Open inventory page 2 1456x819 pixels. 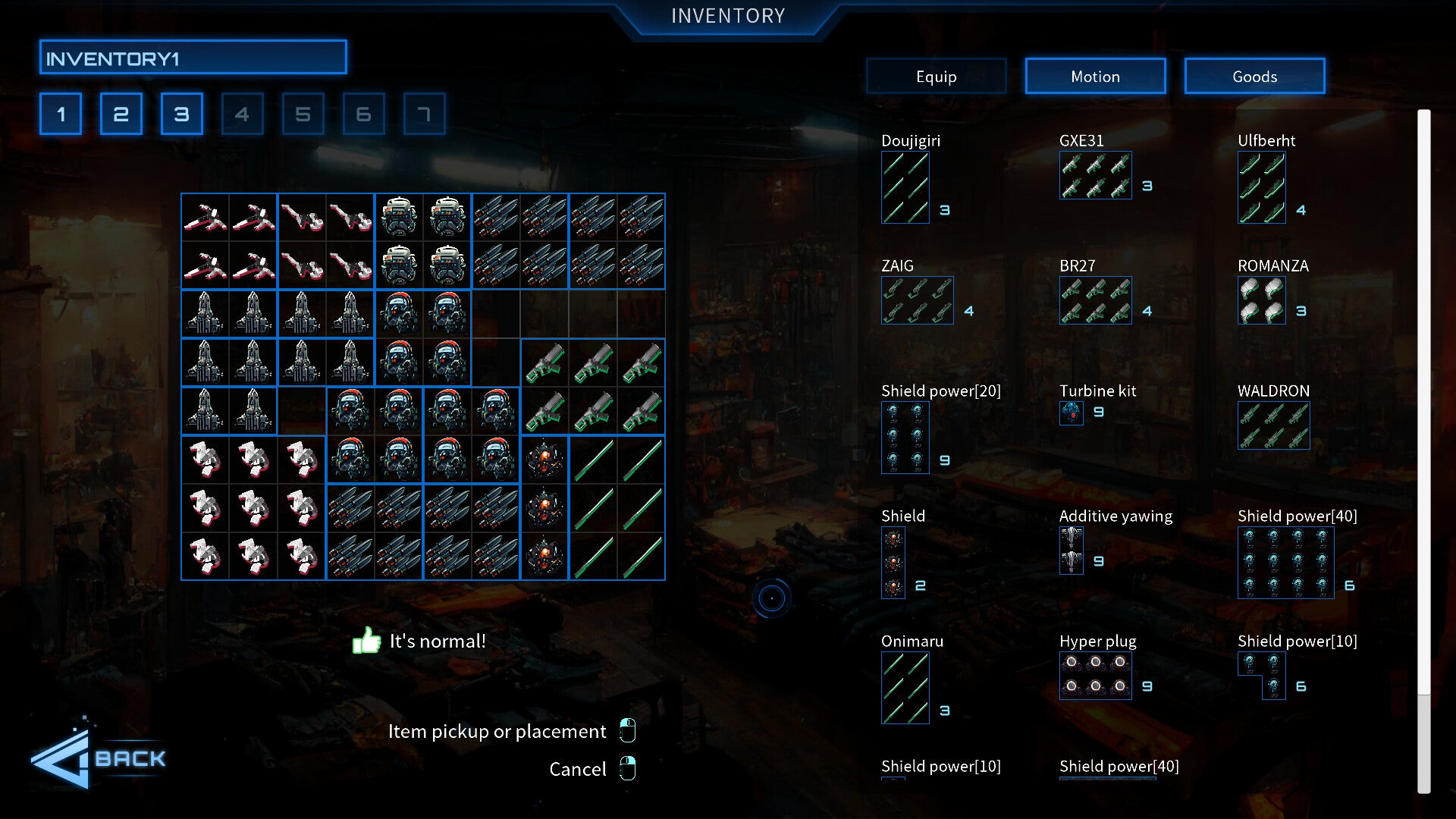(x=121, y=115)
